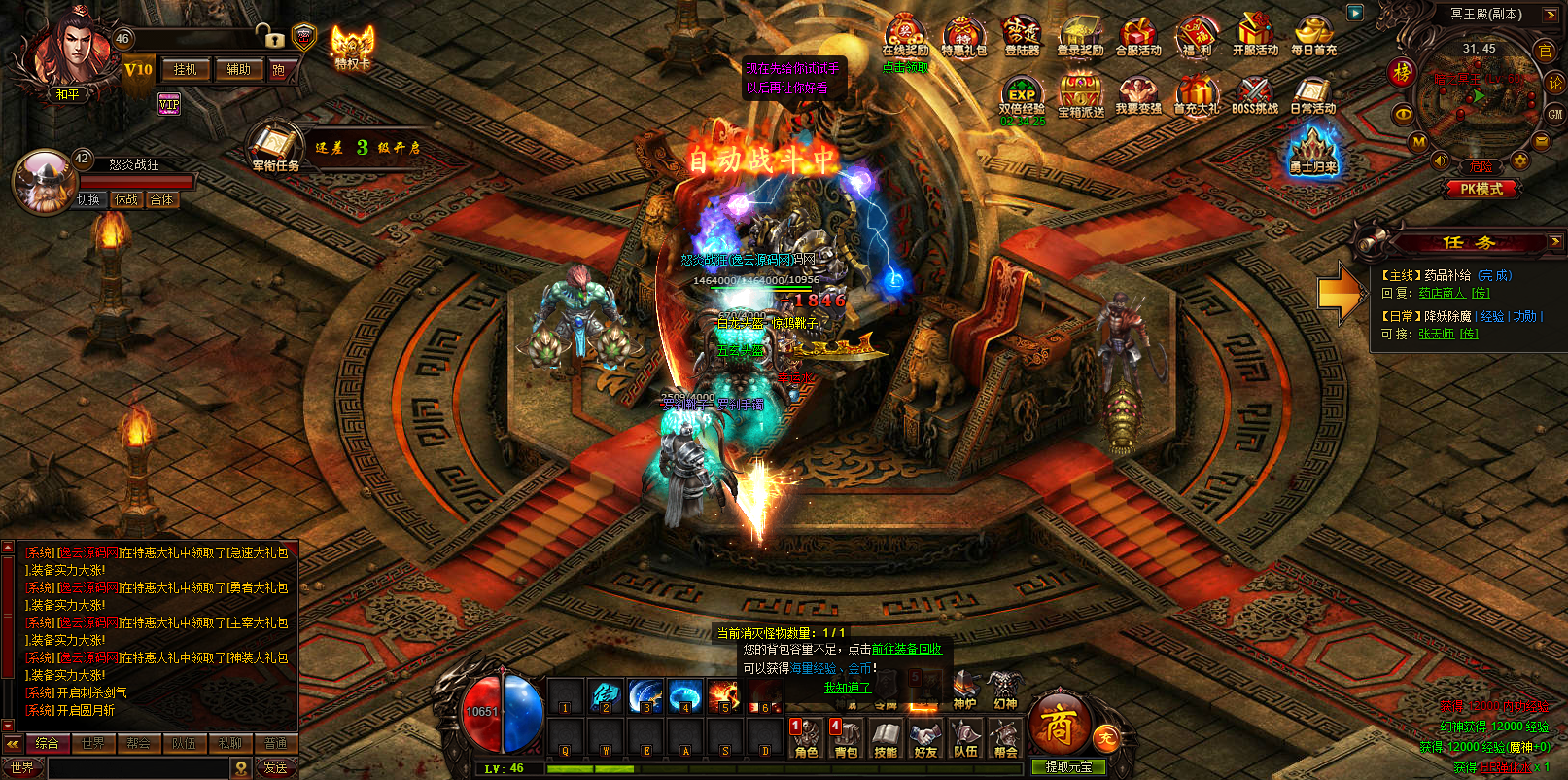Viewport: 1568px width, 780px height.
Task: Toggle the 挂机 auto-battle button
Action: pos(185,69)
